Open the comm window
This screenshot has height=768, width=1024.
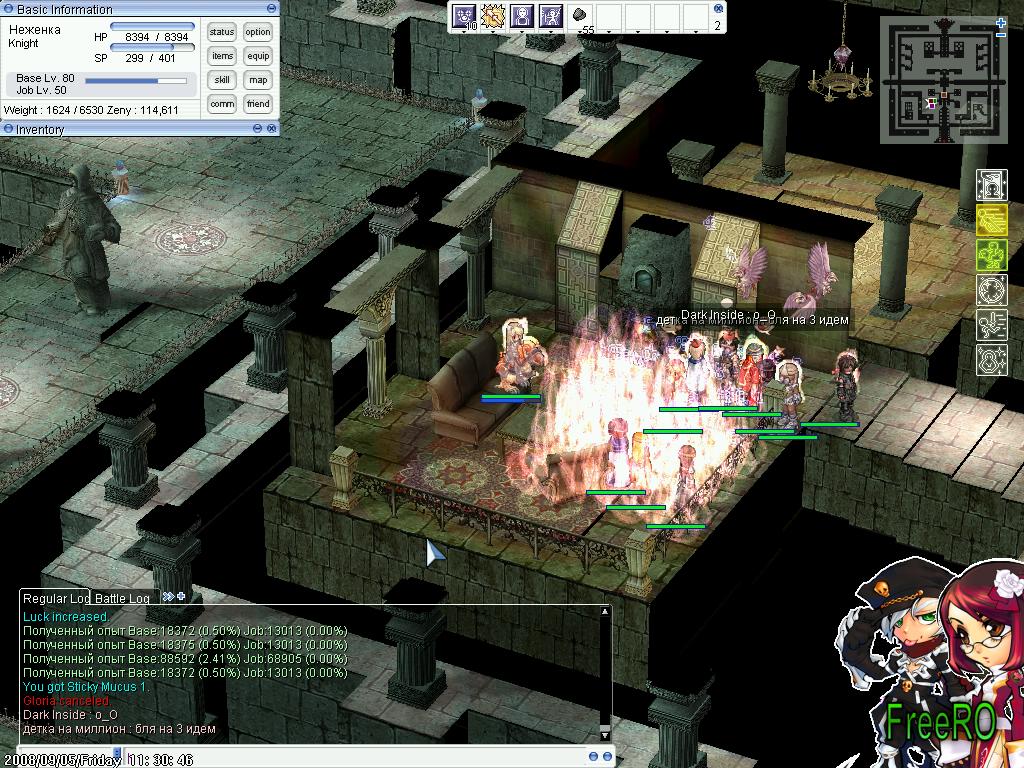point(222,104)
